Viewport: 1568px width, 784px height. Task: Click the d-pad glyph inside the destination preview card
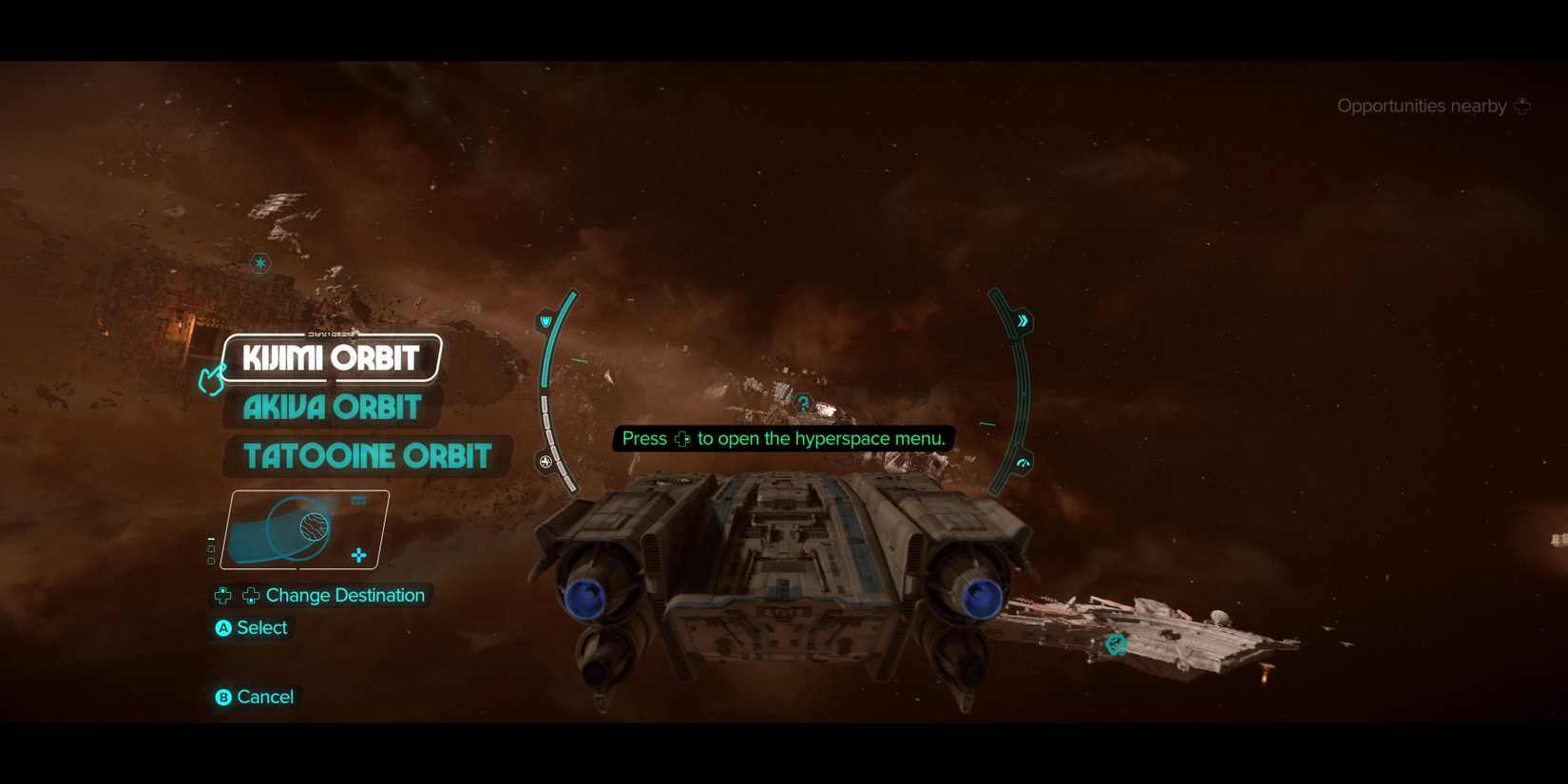pyautogui.click(x=359, y=552)
